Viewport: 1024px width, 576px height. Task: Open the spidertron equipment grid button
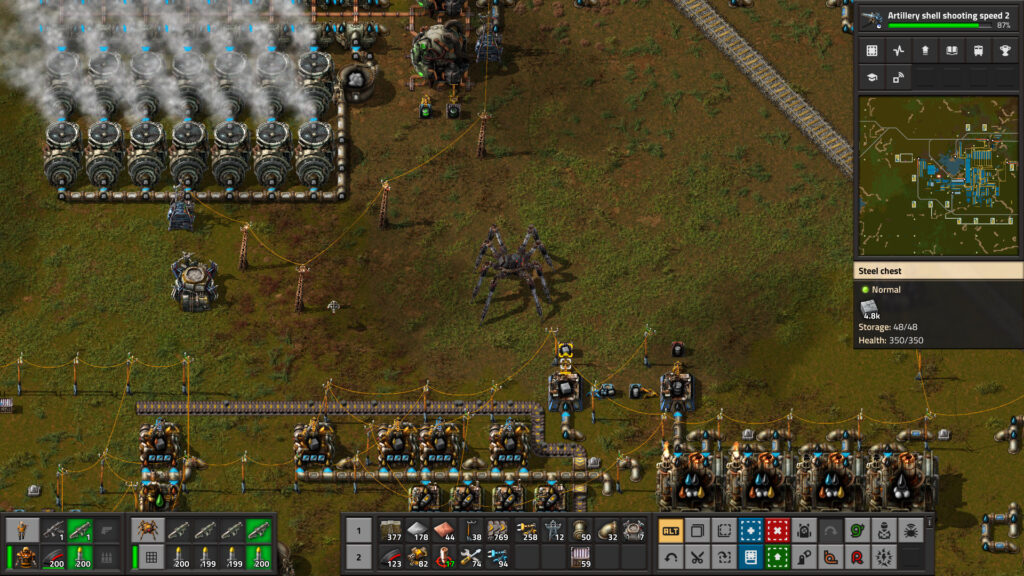(x=149, y=557)
